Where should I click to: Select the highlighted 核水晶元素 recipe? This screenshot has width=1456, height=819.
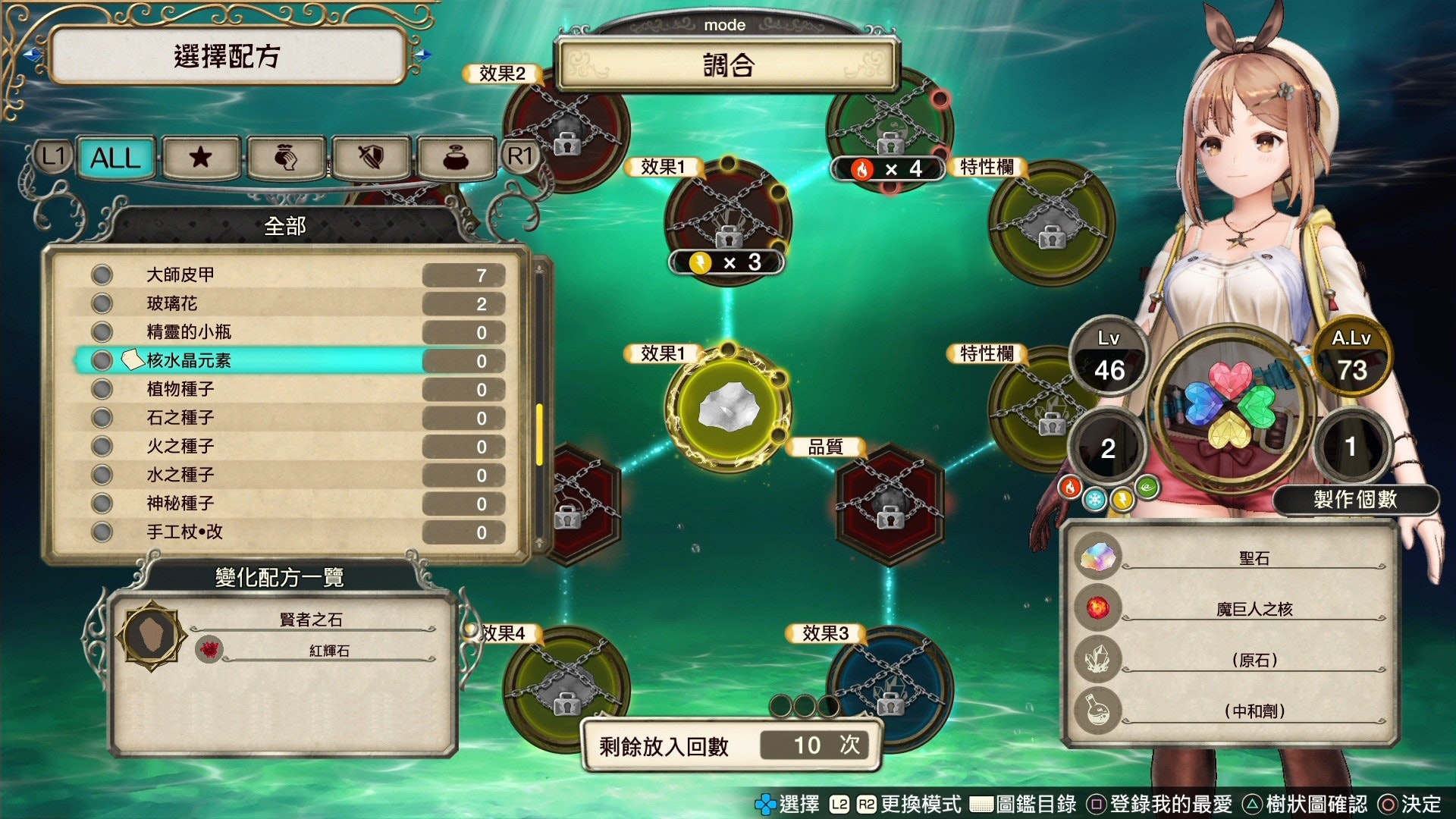(x=288, y=360)
